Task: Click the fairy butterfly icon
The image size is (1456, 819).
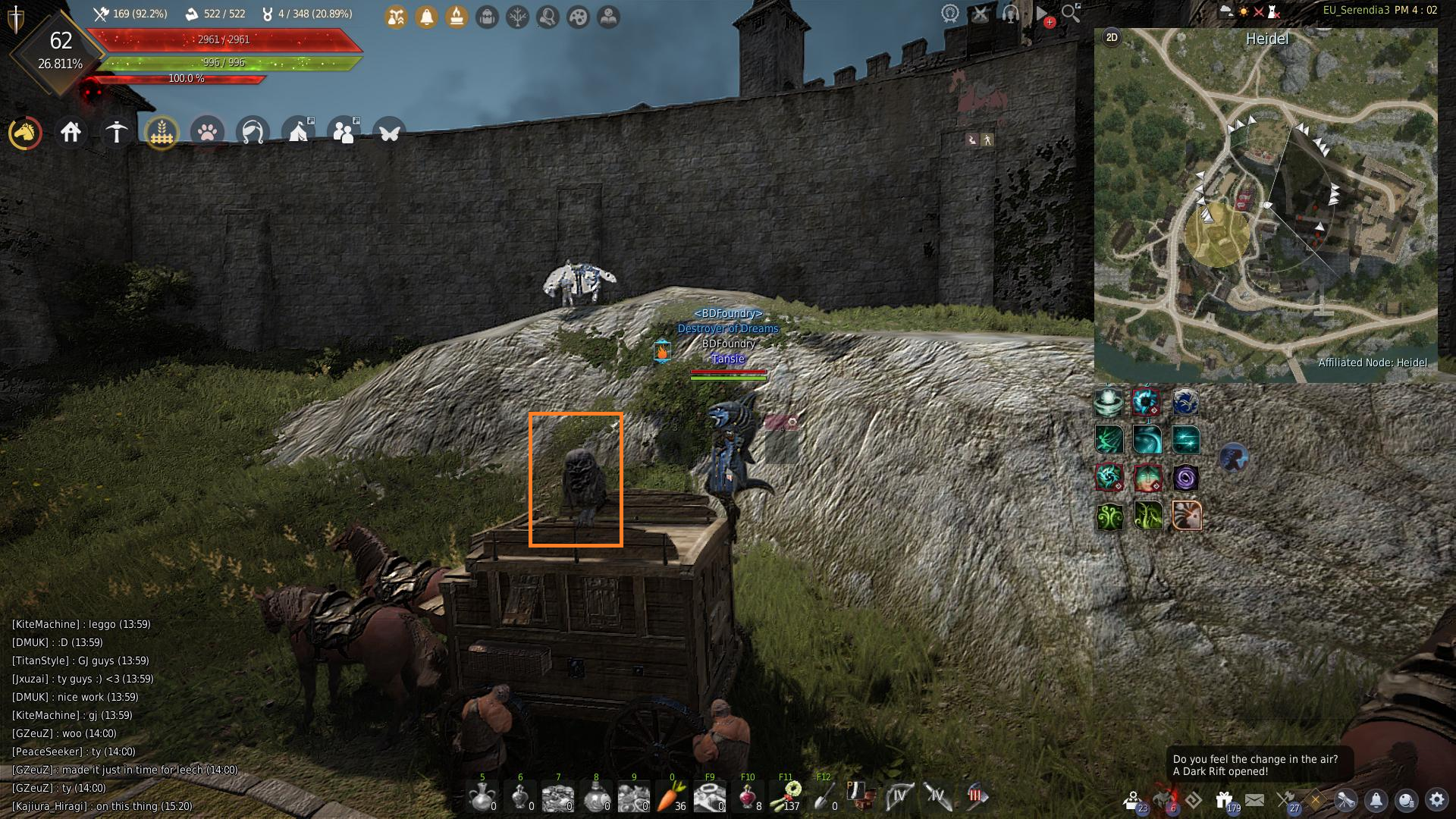Action: click(x=389, y=133)
